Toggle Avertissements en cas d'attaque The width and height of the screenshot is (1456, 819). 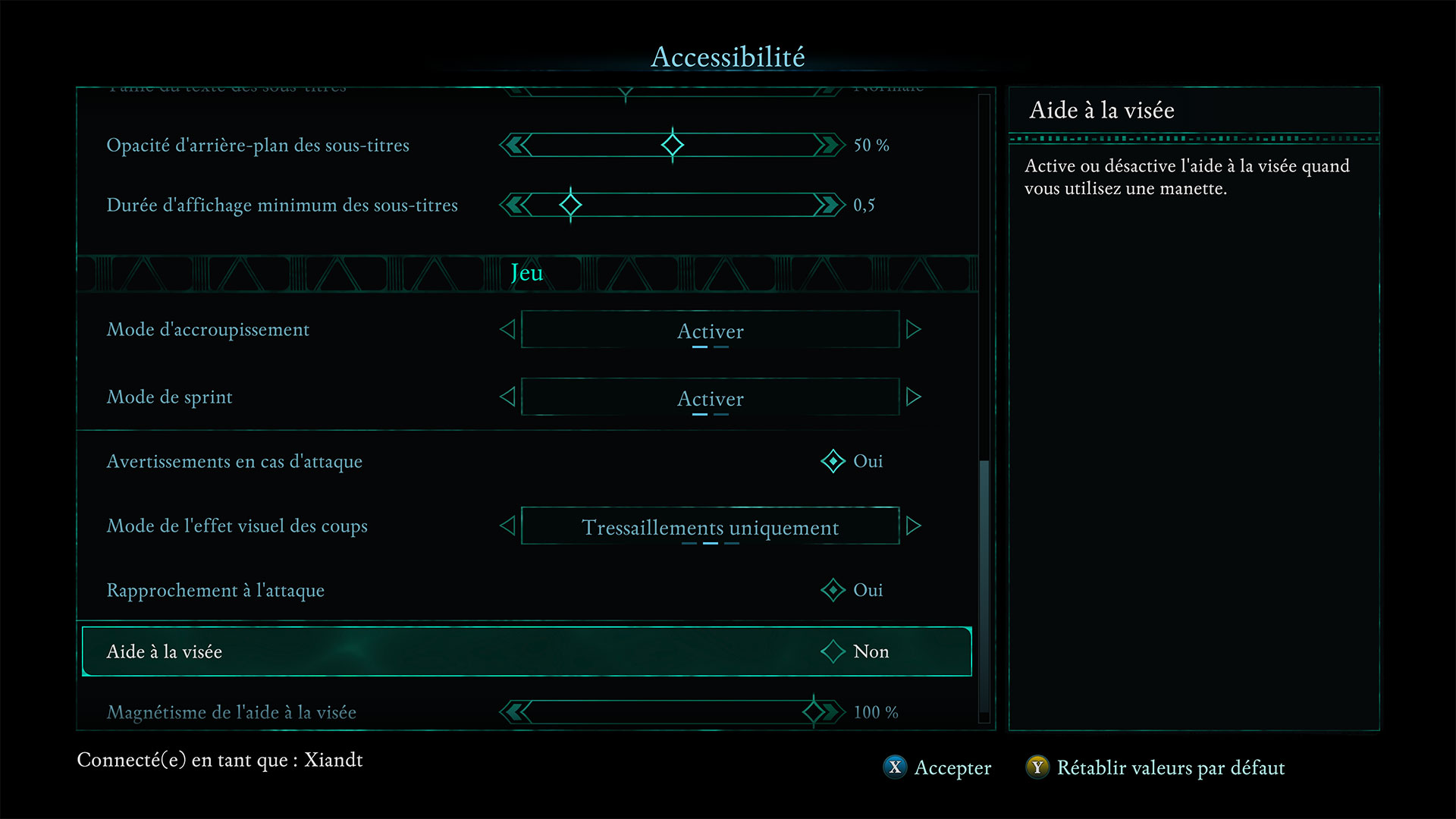click(833, 461)
